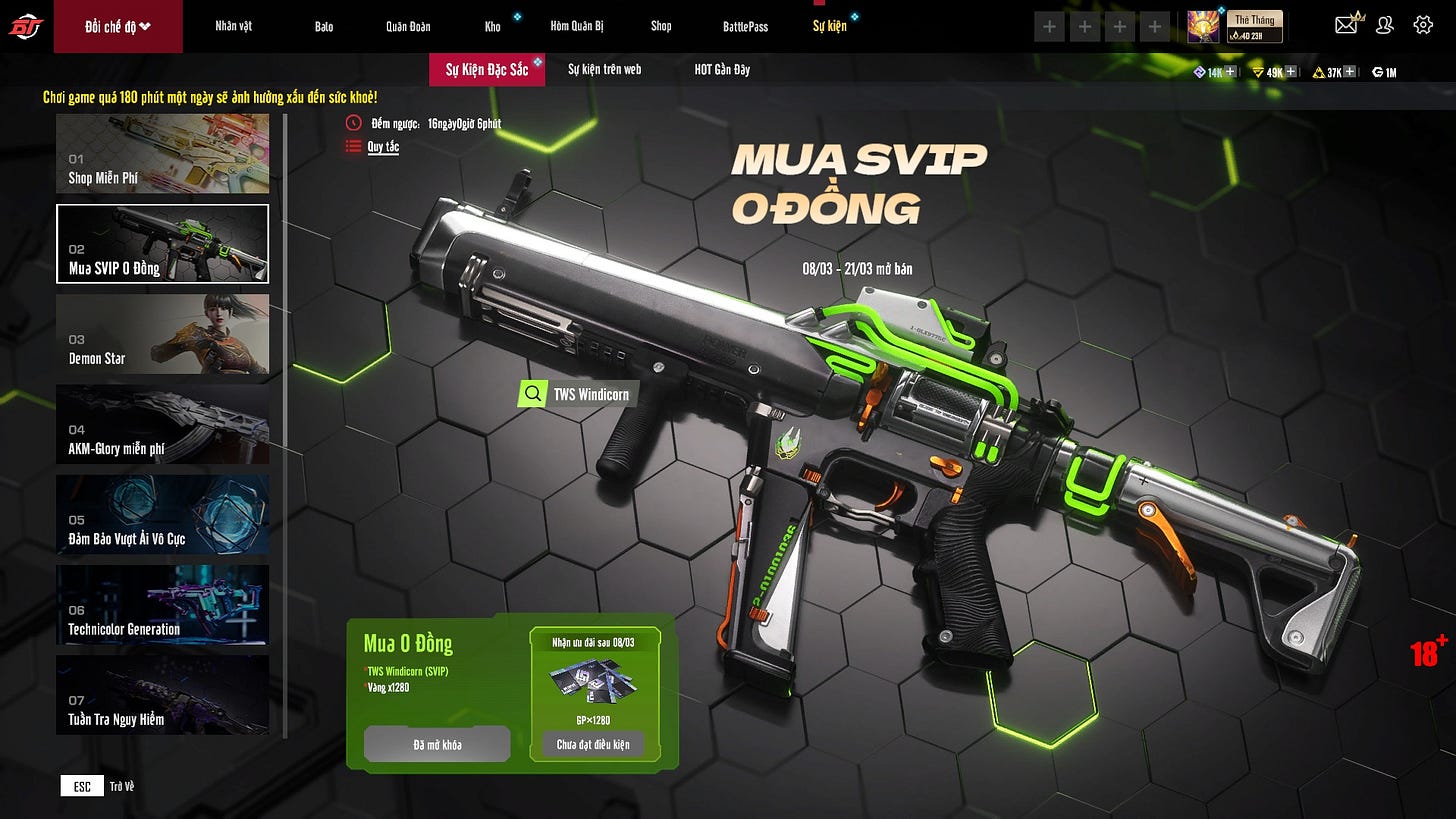Select the Technicolor Generation event
The height and width of the screenshot is (819, 1456).
coord(162,604)
